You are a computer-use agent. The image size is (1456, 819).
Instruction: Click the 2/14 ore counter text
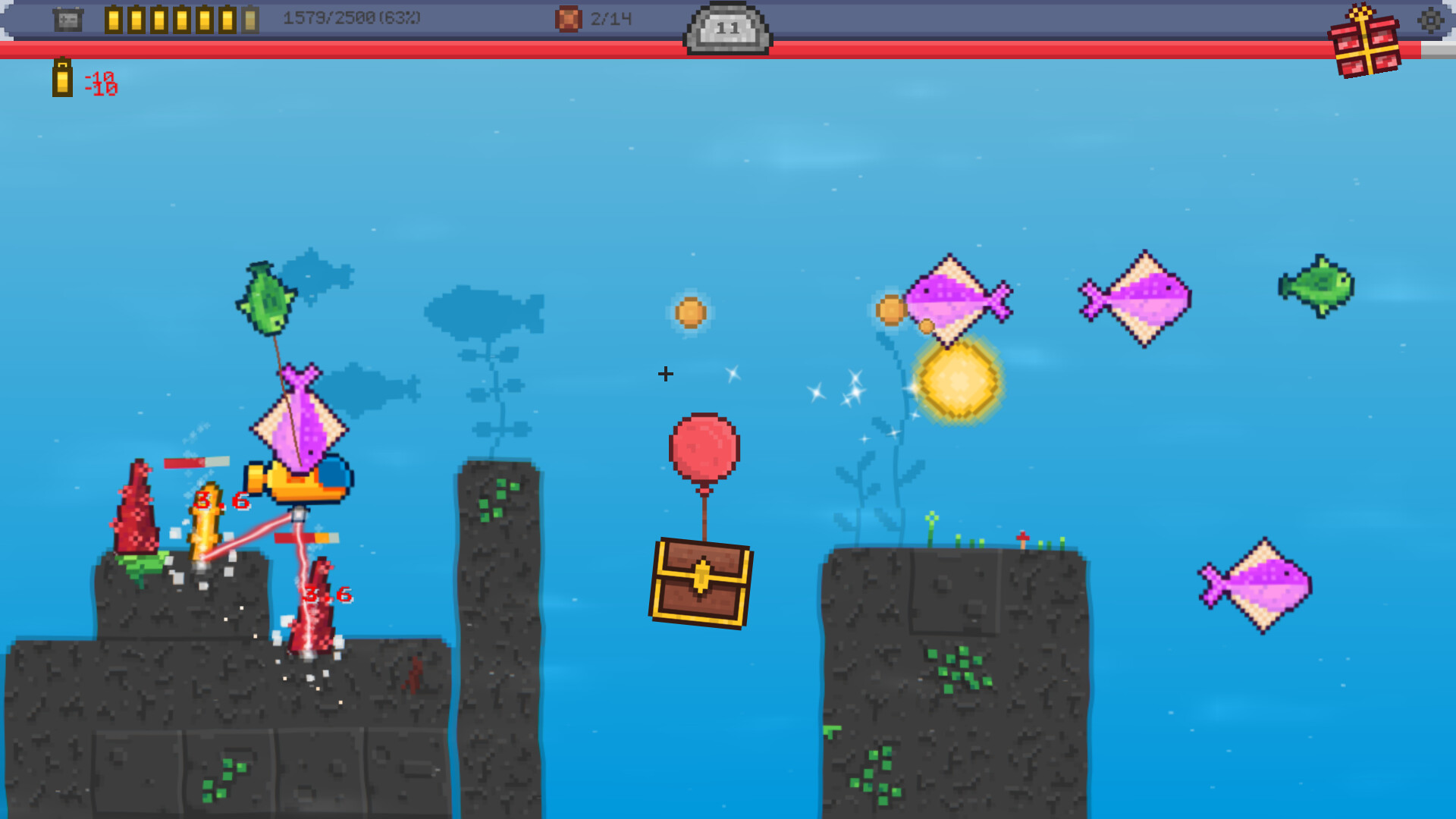click(613, 19)
